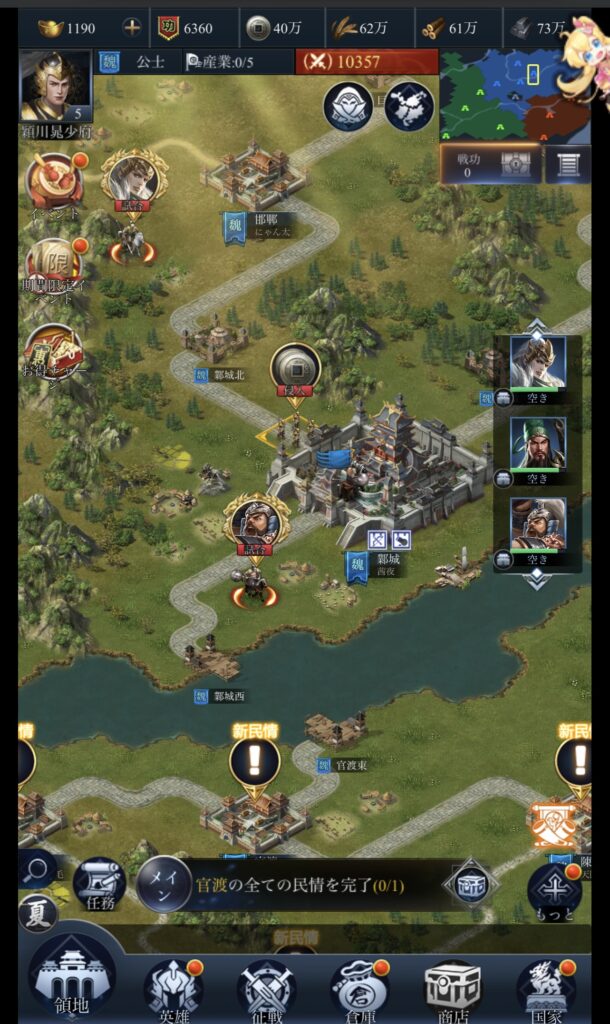Open the player avatar profile

55,86
